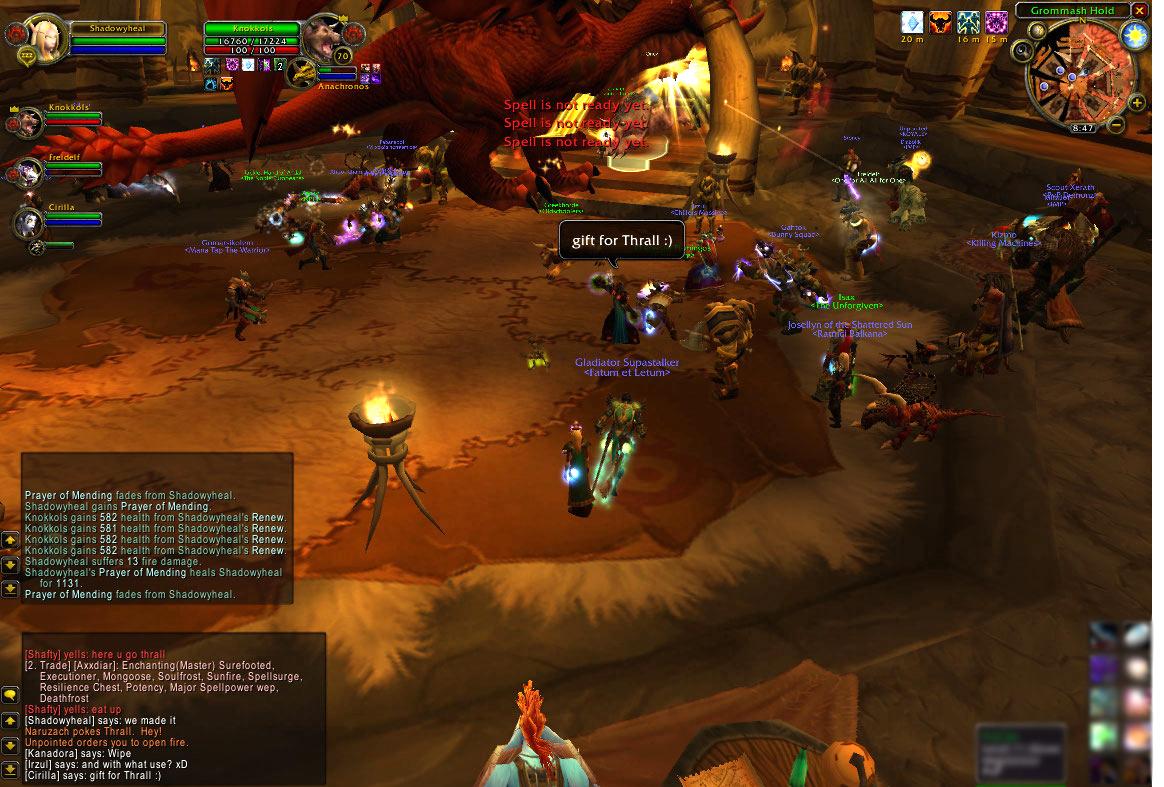The width and height of the screenshot is (1164, 787).
Task: Click the Shadowyheal player portrait
Action: (47, 39)
